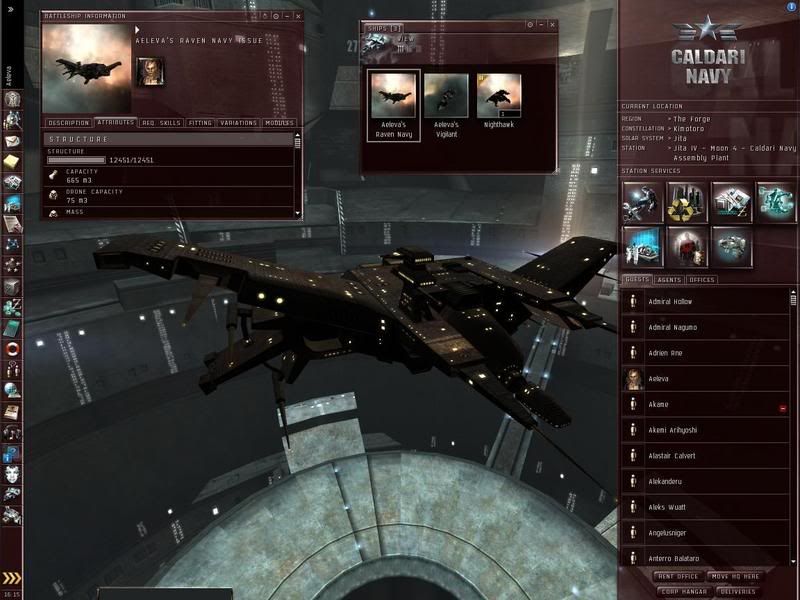Open the Deliveries hangar
The width and height of the screenshot is (800, 600).
[738, 591]
